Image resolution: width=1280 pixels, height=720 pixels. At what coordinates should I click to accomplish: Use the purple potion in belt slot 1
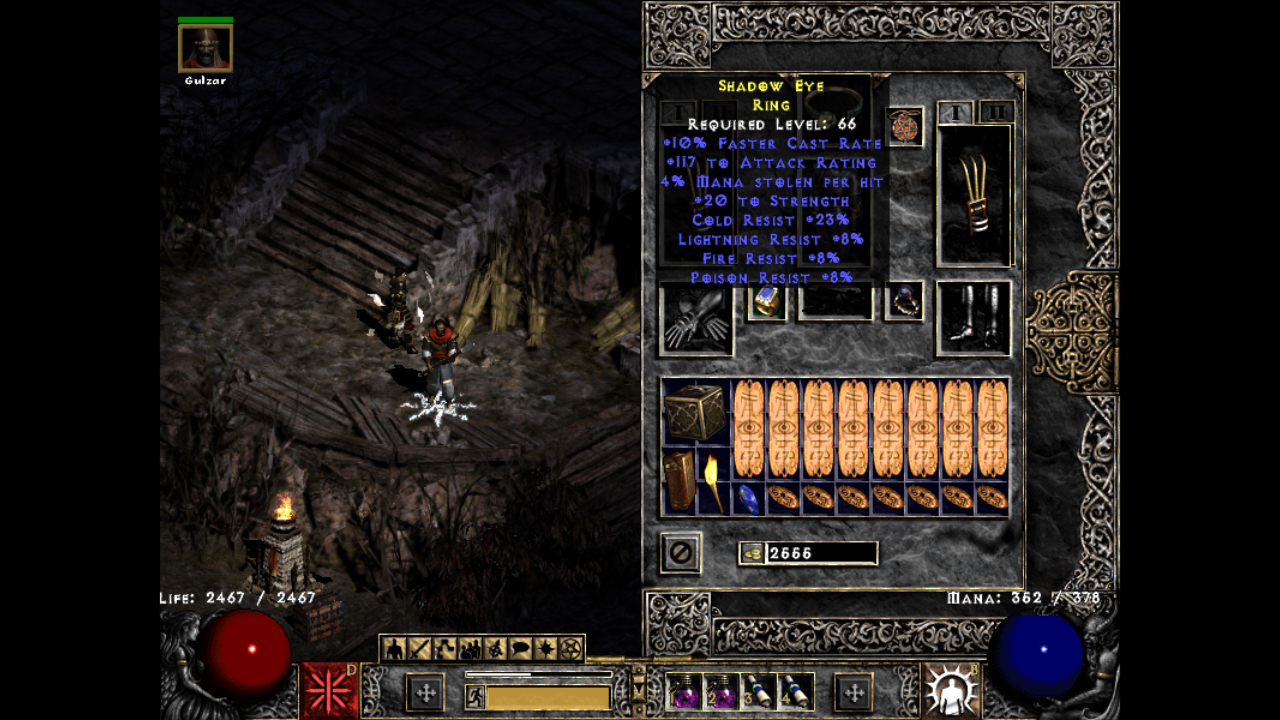tap(685, 691)
